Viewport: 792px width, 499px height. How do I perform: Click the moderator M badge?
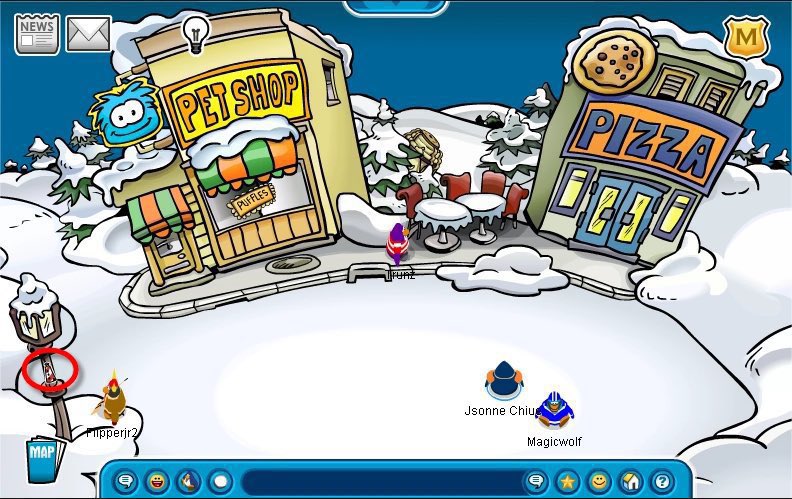pos(744,37)
